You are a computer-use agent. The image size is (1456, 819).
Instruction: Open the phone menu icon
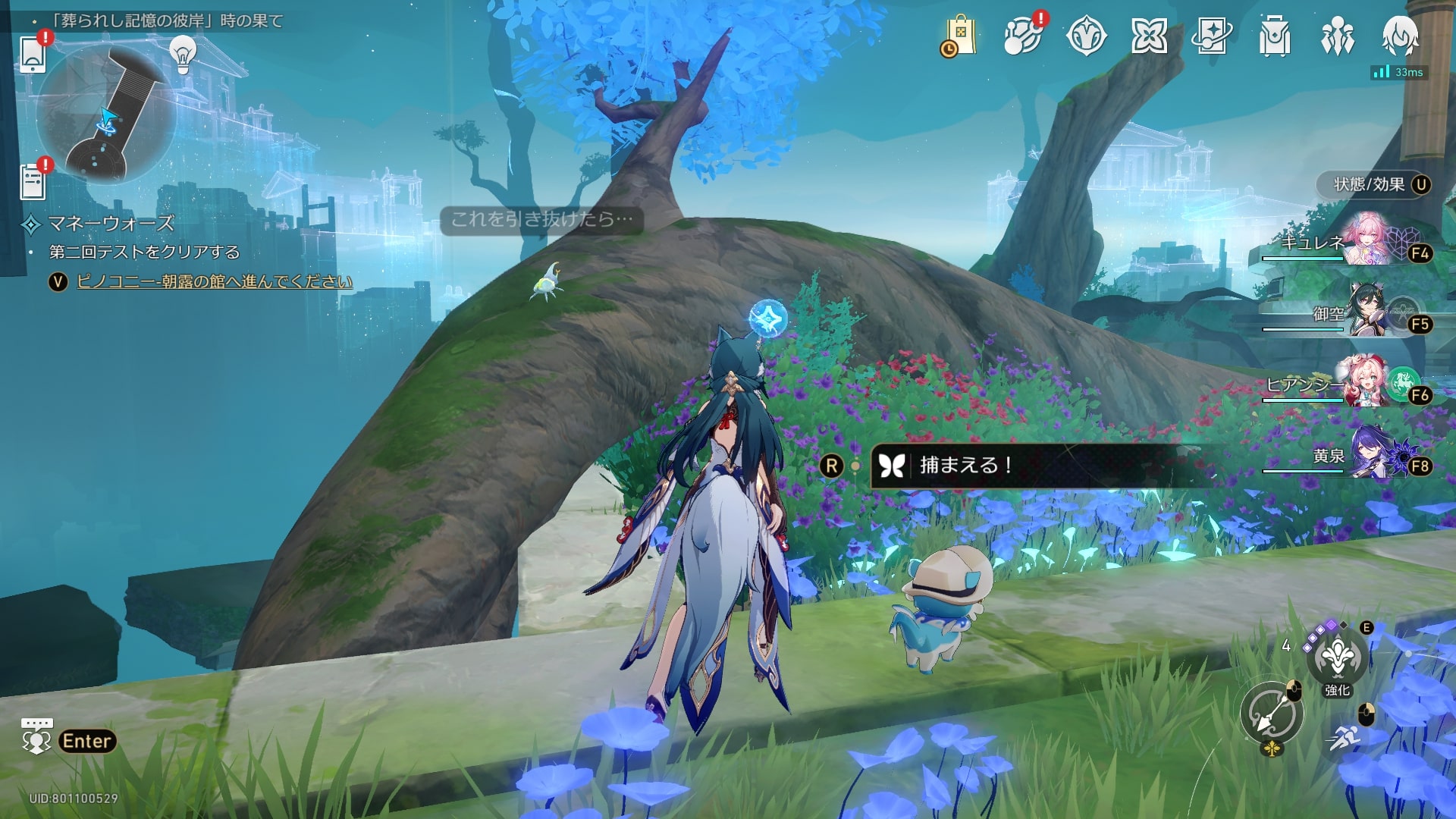point(33,54)
